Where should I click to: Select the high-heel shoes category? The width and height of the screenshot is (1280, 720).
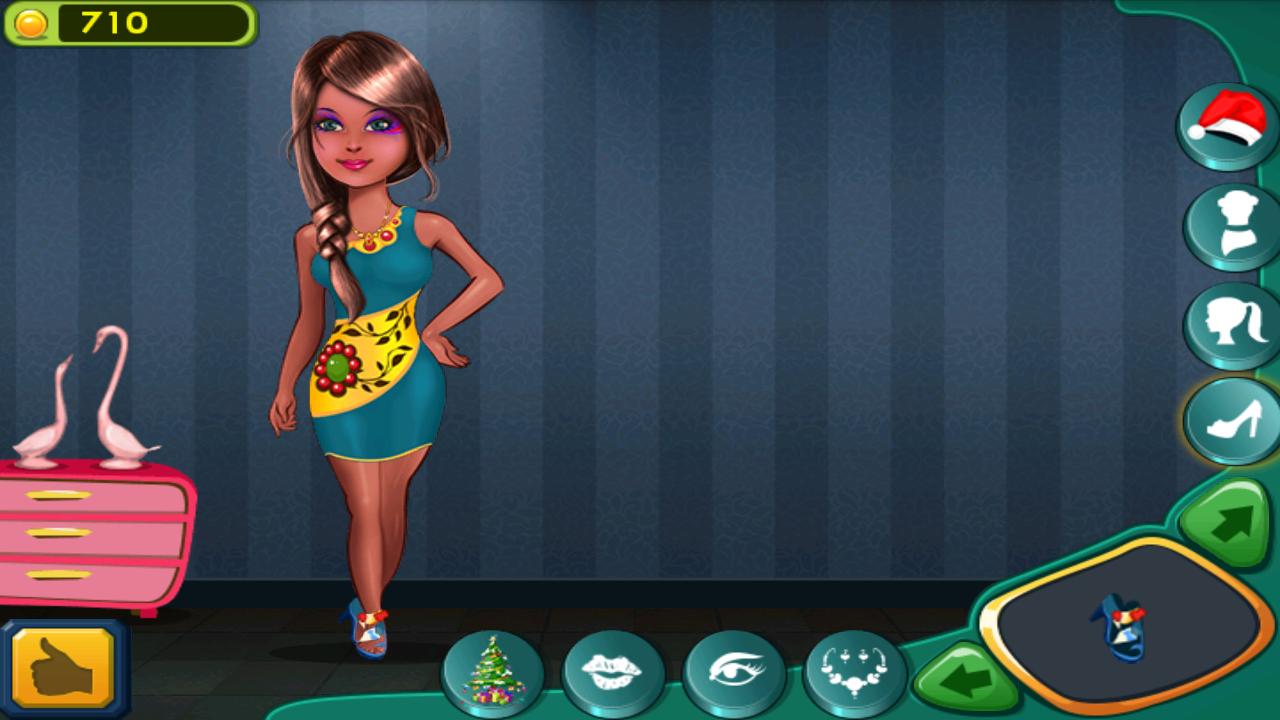pyautogui.click(x=1228, y=422)
